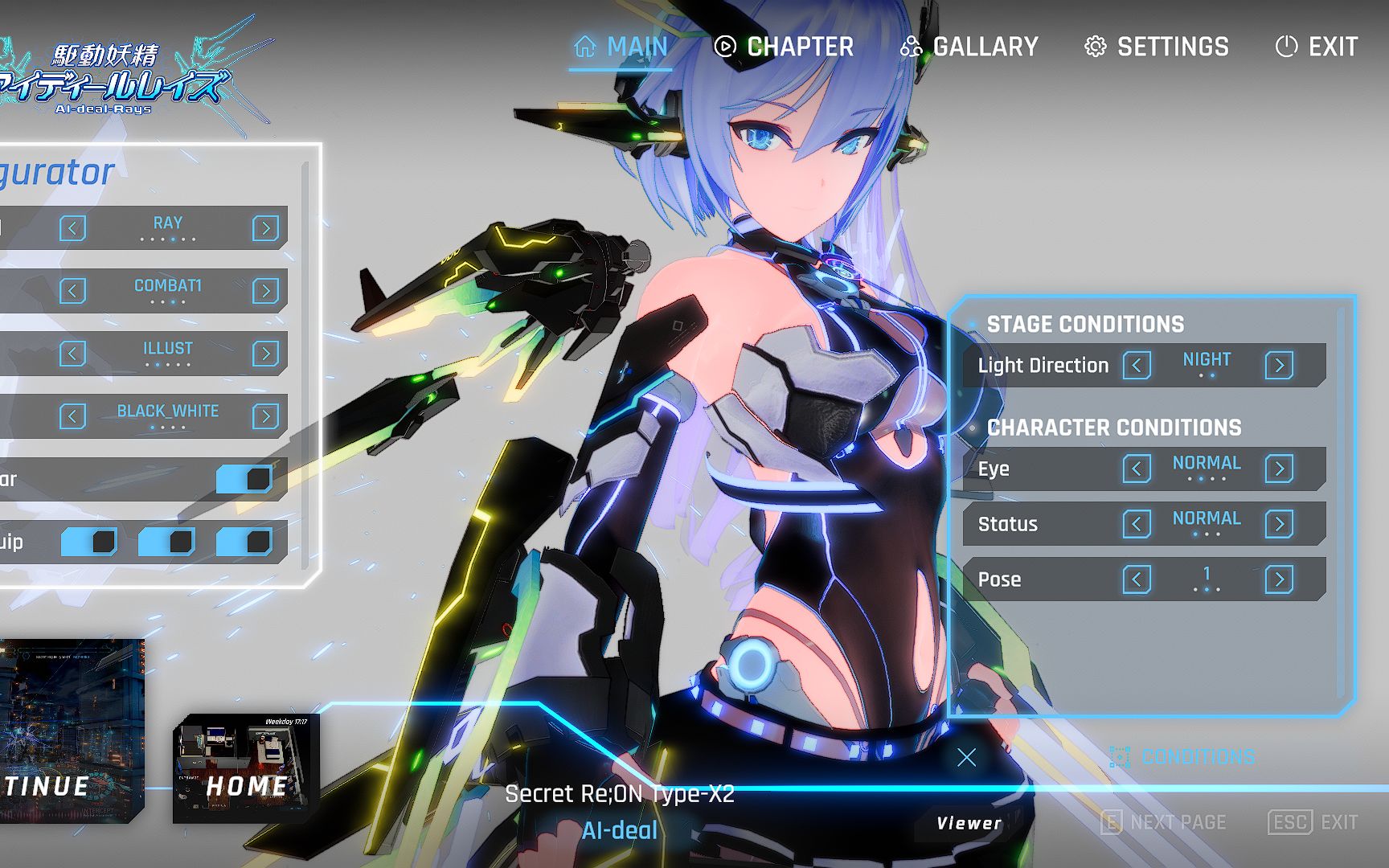Open the CHAPTER tab
Viewport: 1389px width, 868px height.
pos(784,47)
